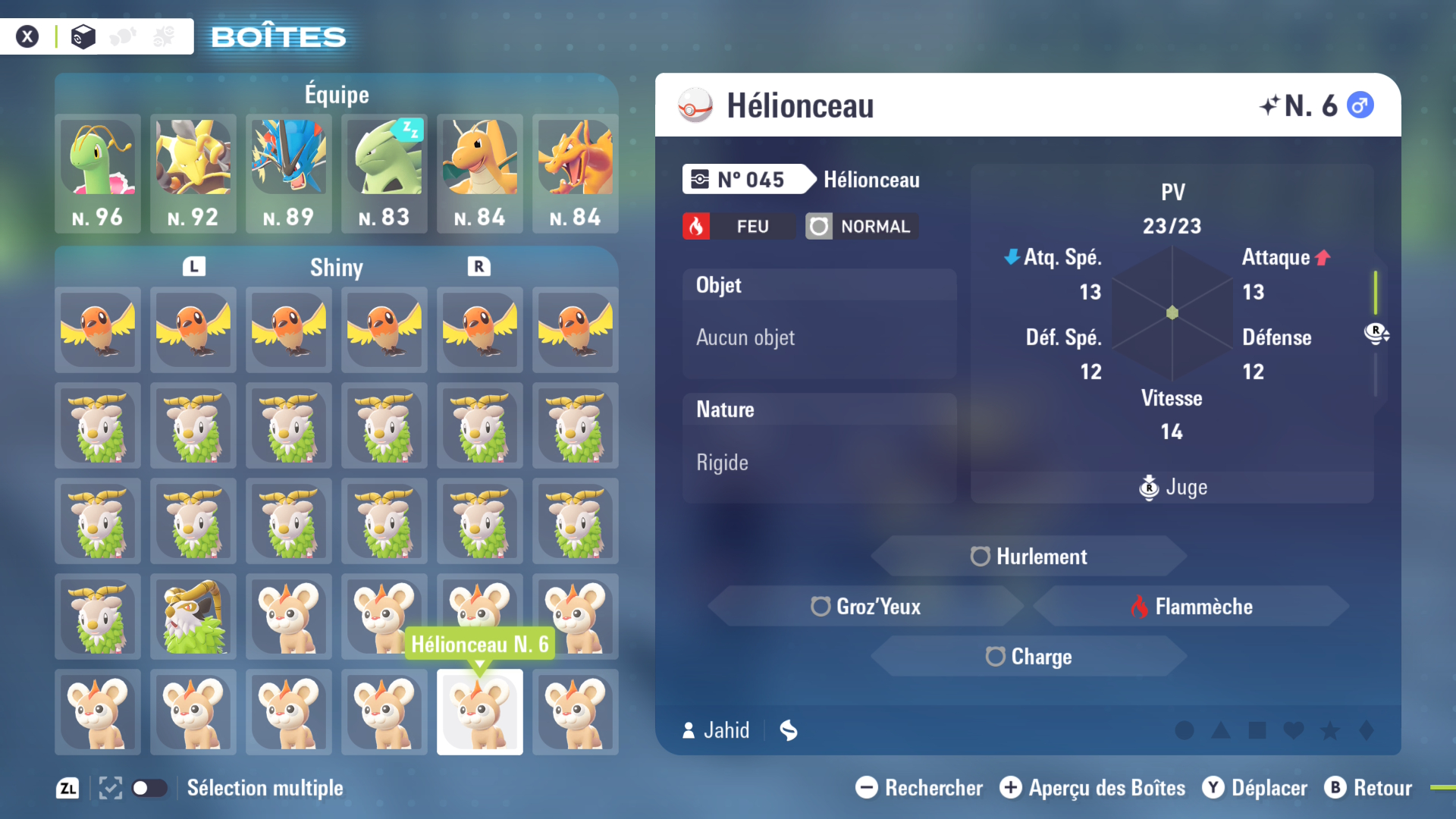Select the Groz'Yeux move

click(866, 607)
